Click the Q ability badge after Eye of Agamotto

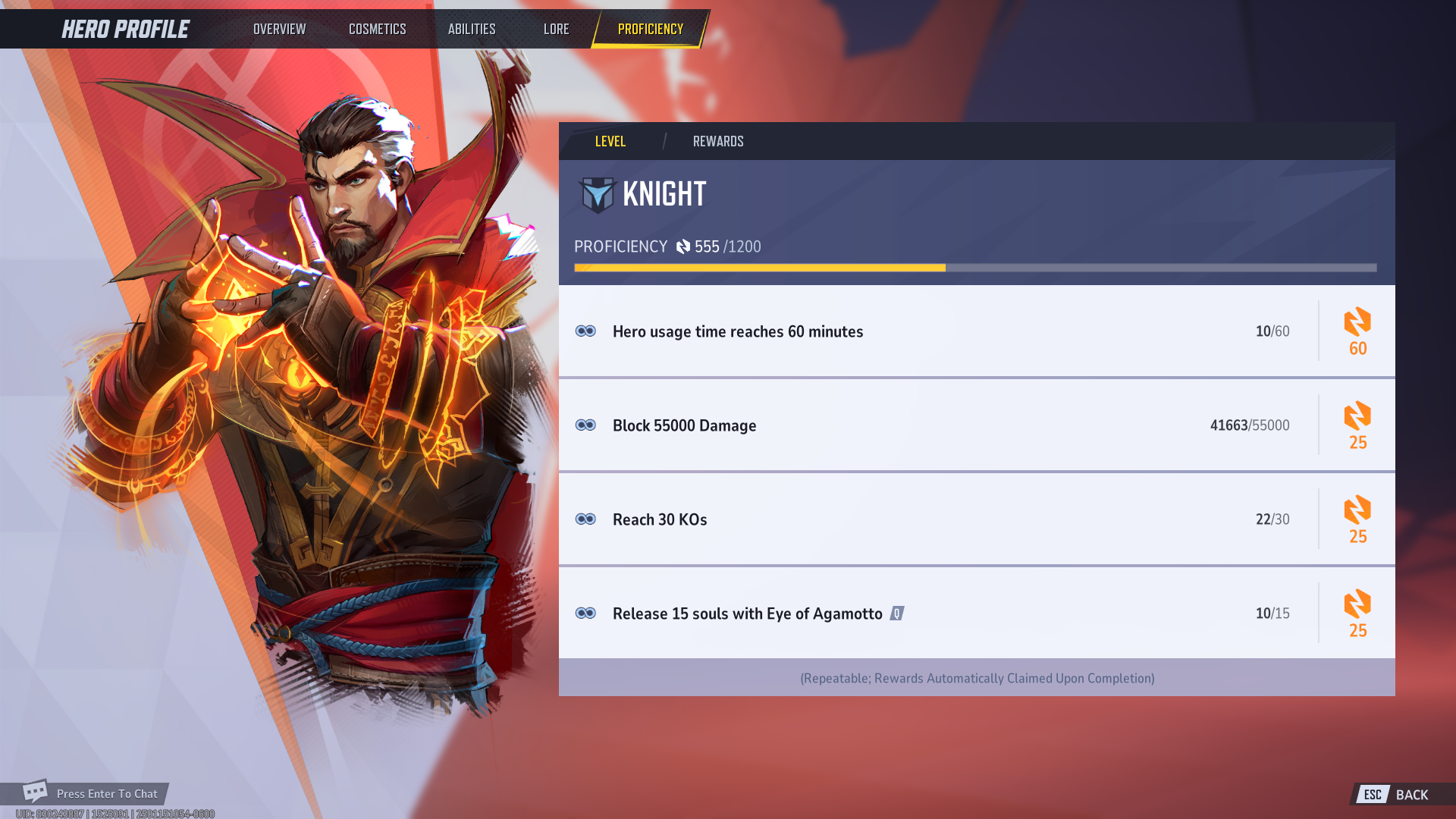click(896, 613)
